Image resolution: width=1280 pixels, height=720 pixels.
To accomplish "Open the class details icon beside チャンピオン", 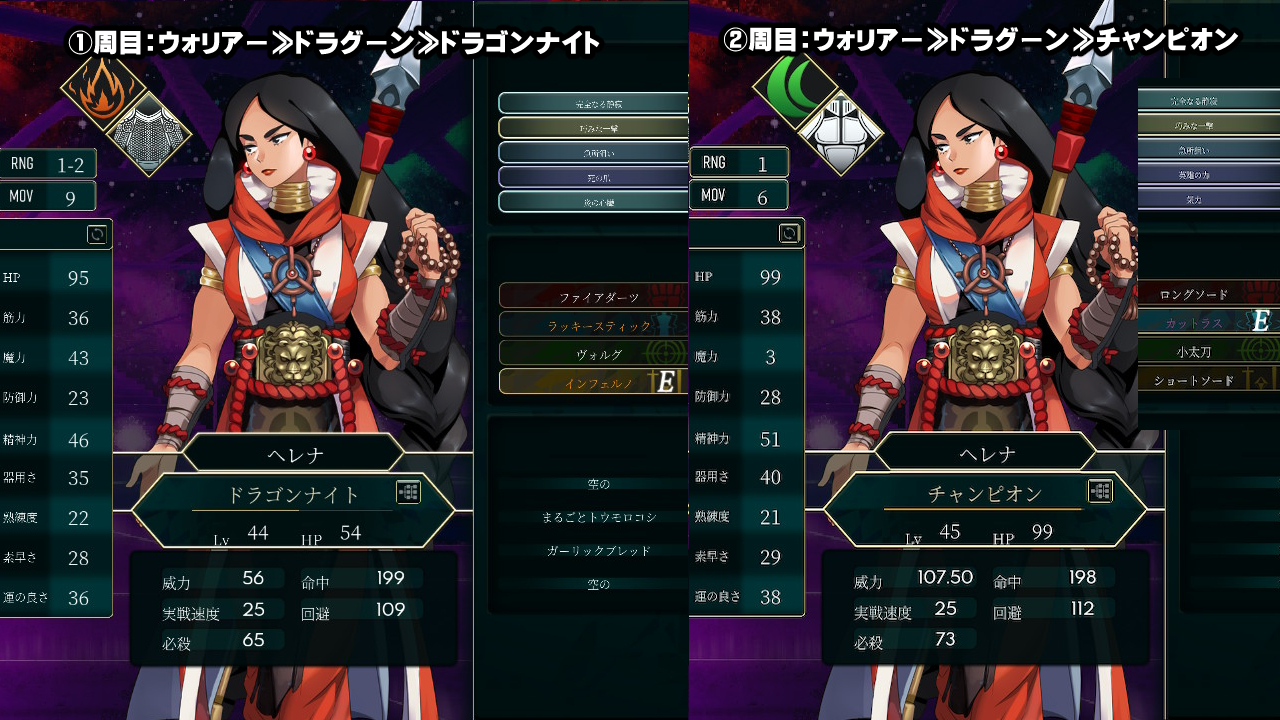I will [1100, 491].
